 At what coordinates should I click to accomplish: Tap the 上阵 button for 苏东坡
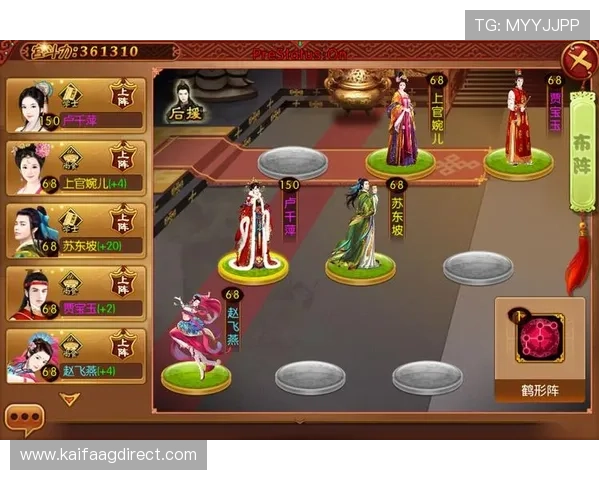pyautogui.click(x=124, y=221)
